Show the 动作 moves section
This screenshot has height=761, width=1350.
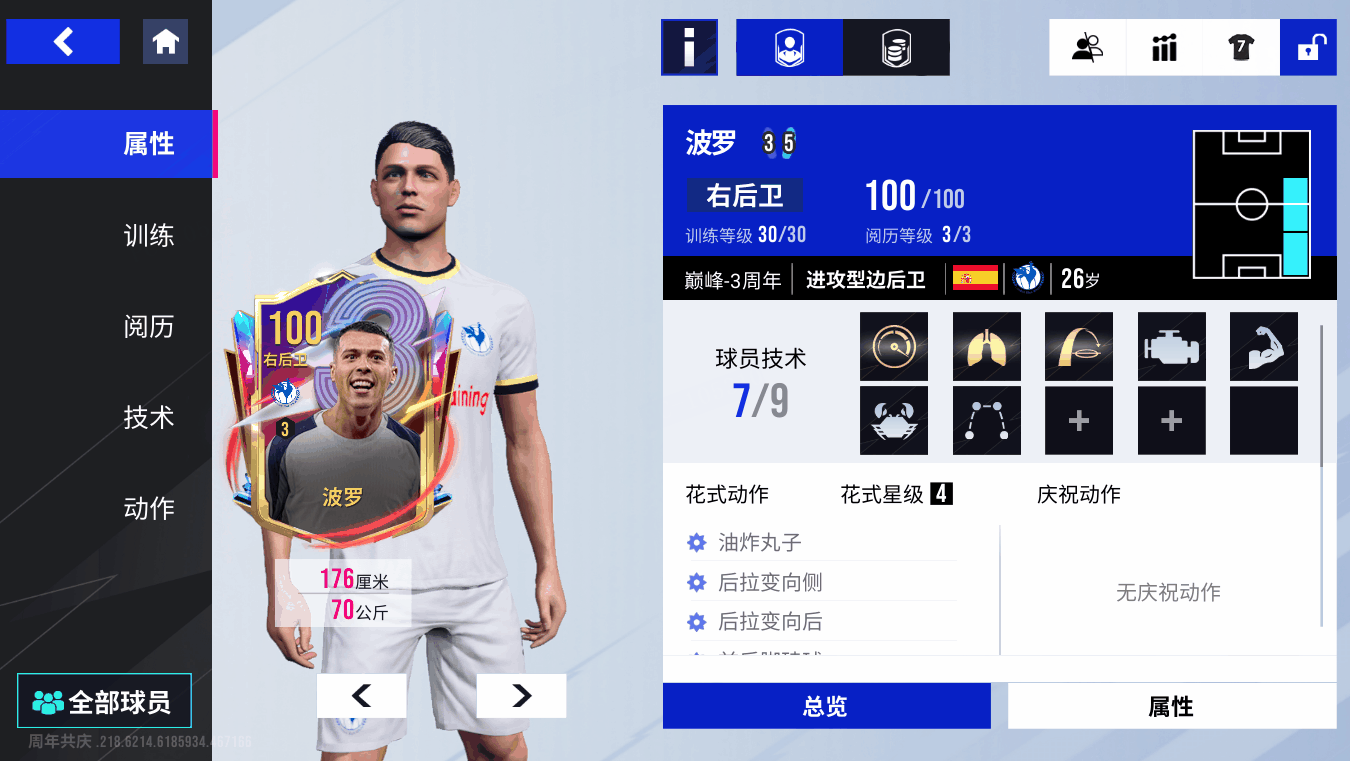coord(148,509)
